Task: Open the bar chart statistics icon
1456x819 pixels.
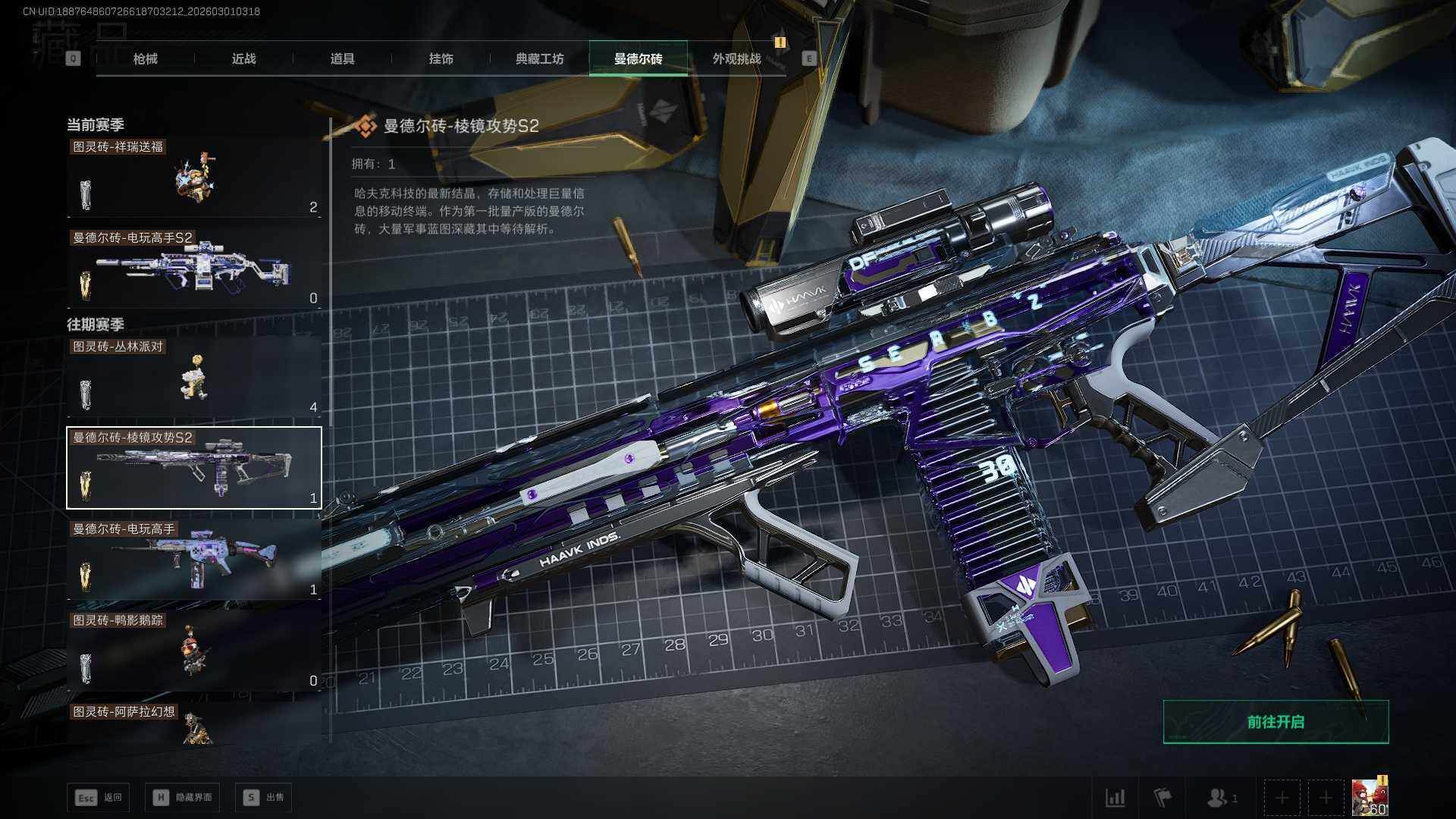Action: (x=1115, y=798)
